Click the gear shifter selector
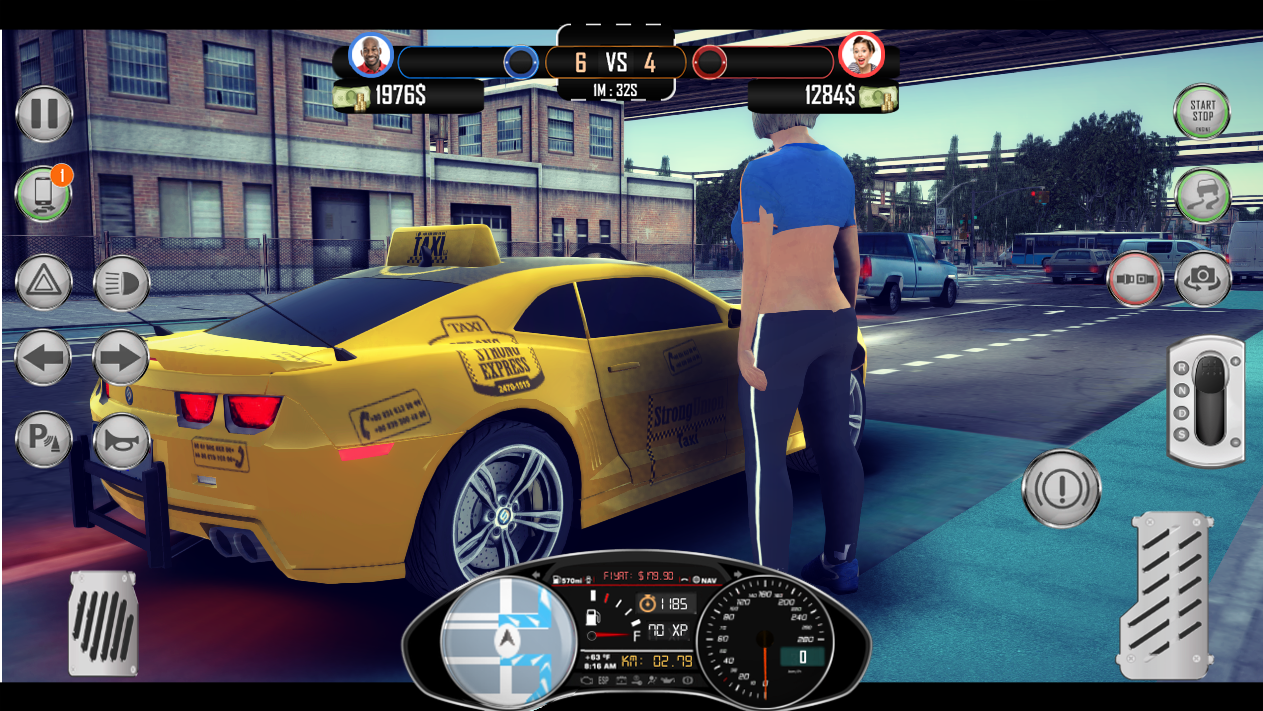The image size is (1263, 711). [1207, 401]
